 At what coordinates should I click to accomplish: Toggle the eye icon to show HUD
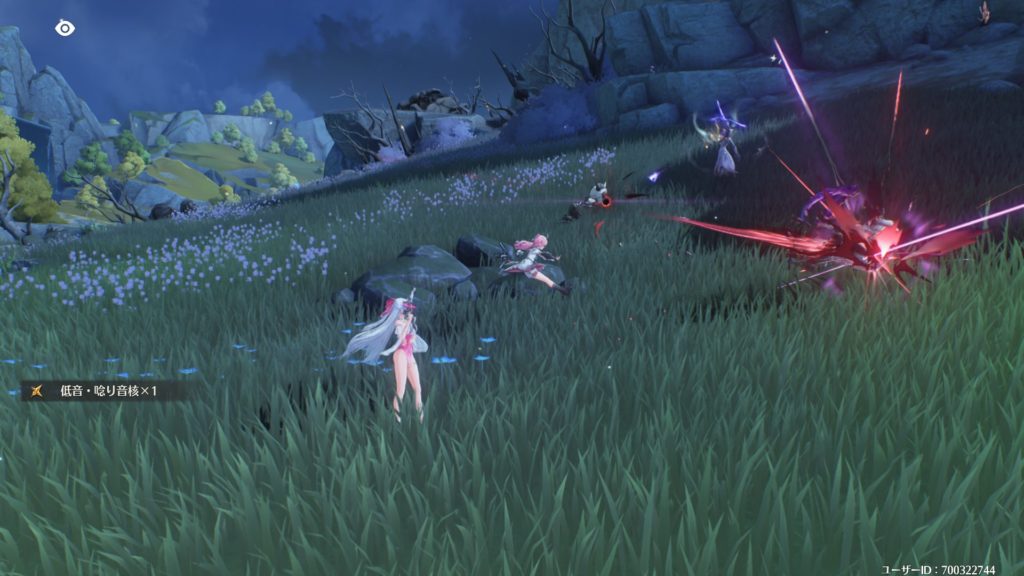[65, 28]
